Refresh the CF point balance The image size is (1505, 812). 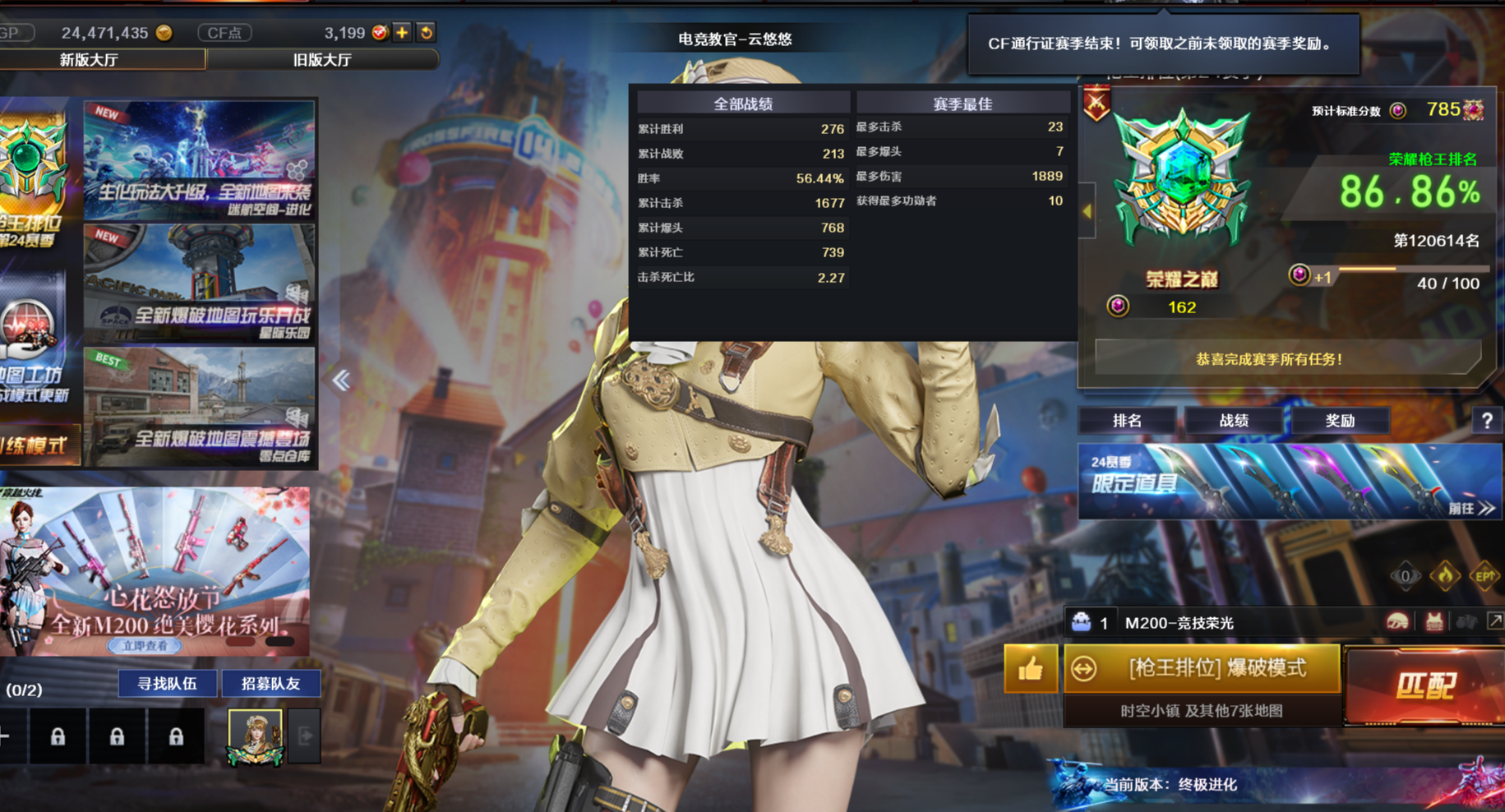(x=427, y=33)
